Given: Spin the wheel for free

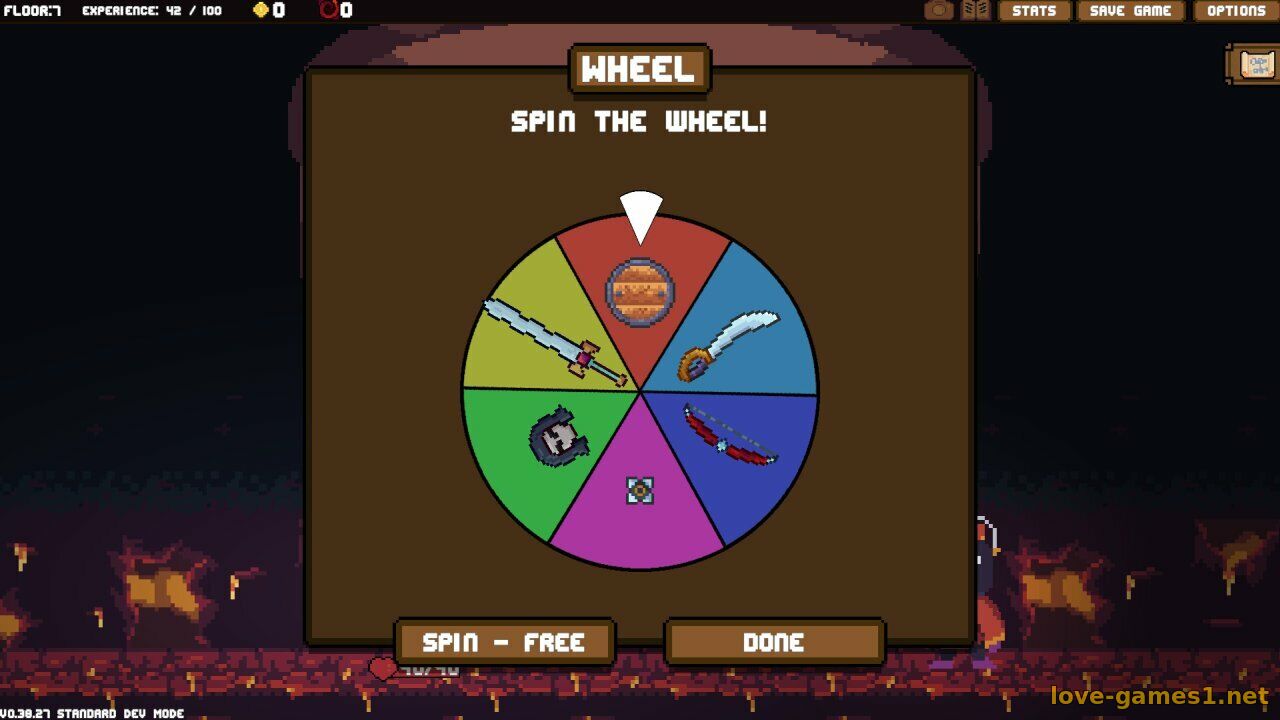Looking at the screenshot, I should tap(504, 642).
